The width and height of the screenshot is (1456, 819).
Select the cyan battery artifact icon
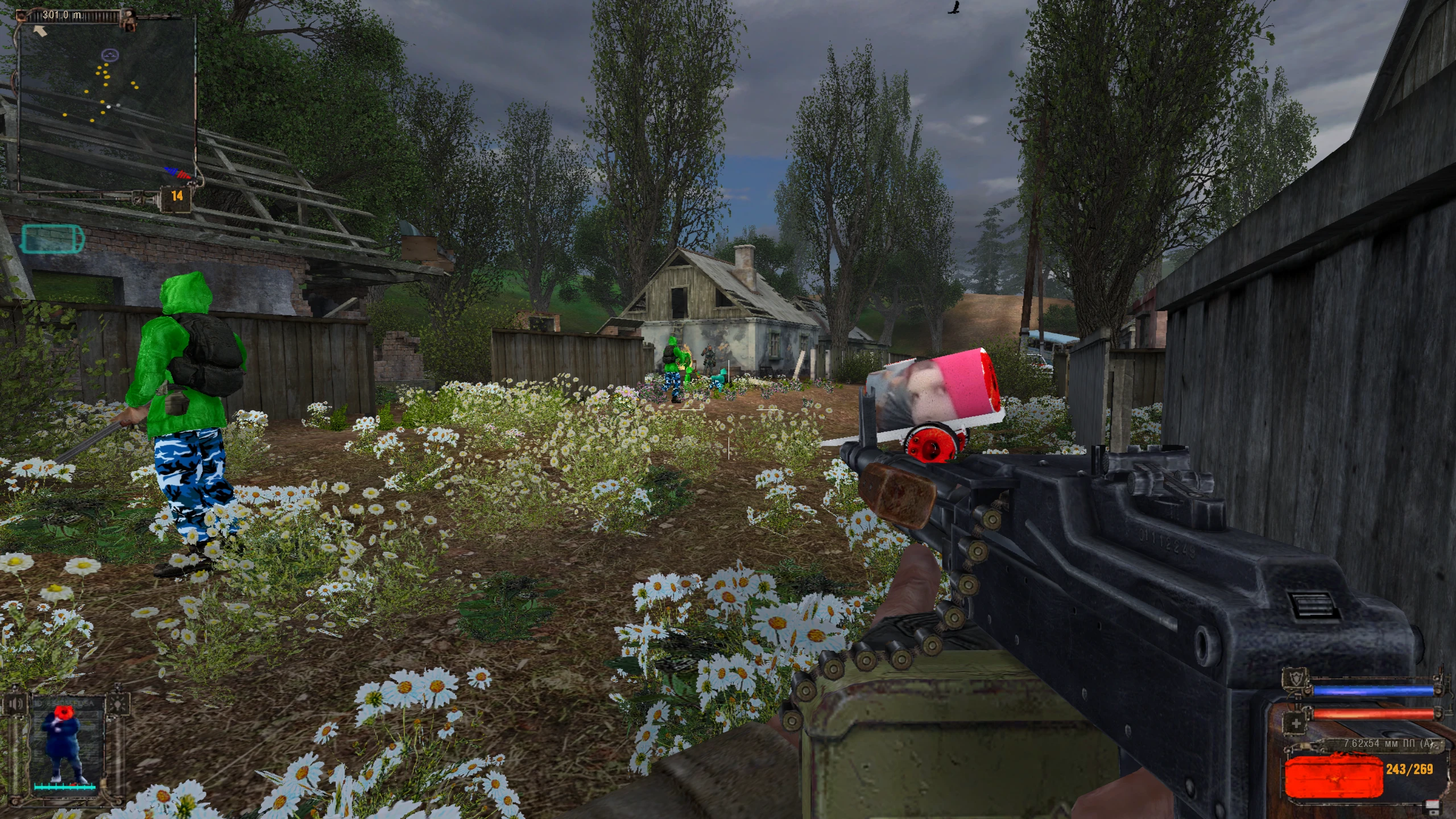click(x=52, y=239)
